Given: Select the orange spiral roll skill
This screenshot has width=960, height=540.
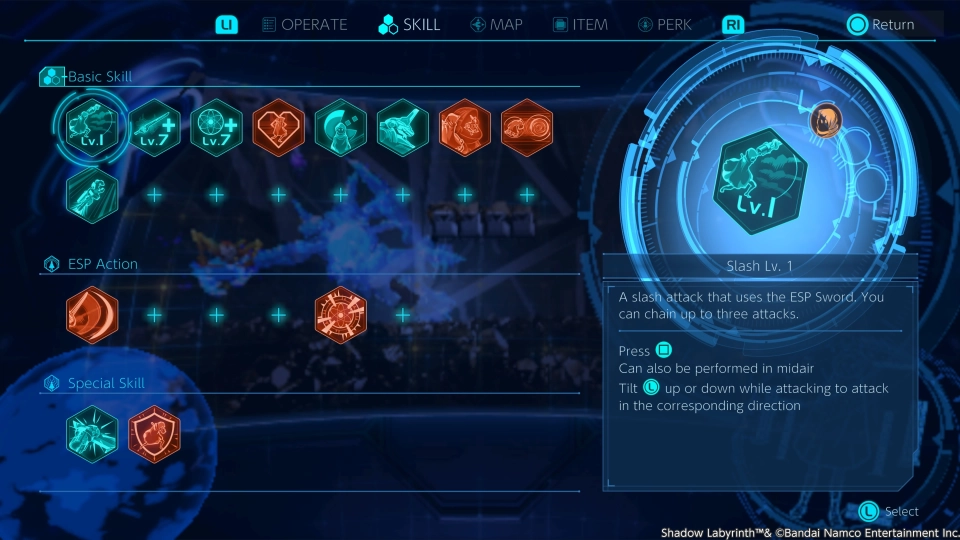Looking at the screenshot, I should [527, 127].
